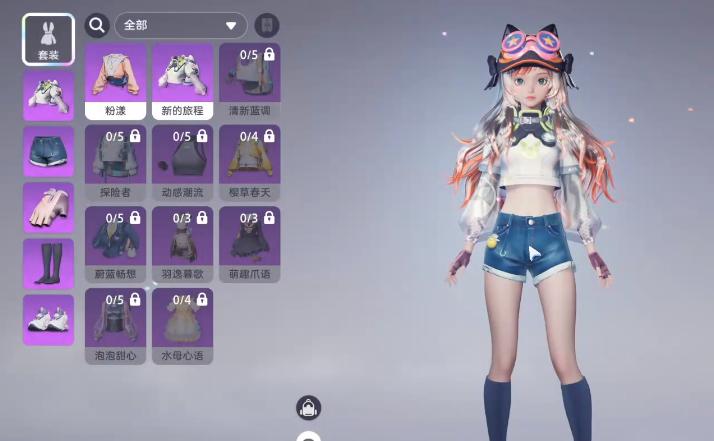Pick the locked 动感潮流 outfit
714x441 pixels.
pyautogui.click(x=182, y=162)
